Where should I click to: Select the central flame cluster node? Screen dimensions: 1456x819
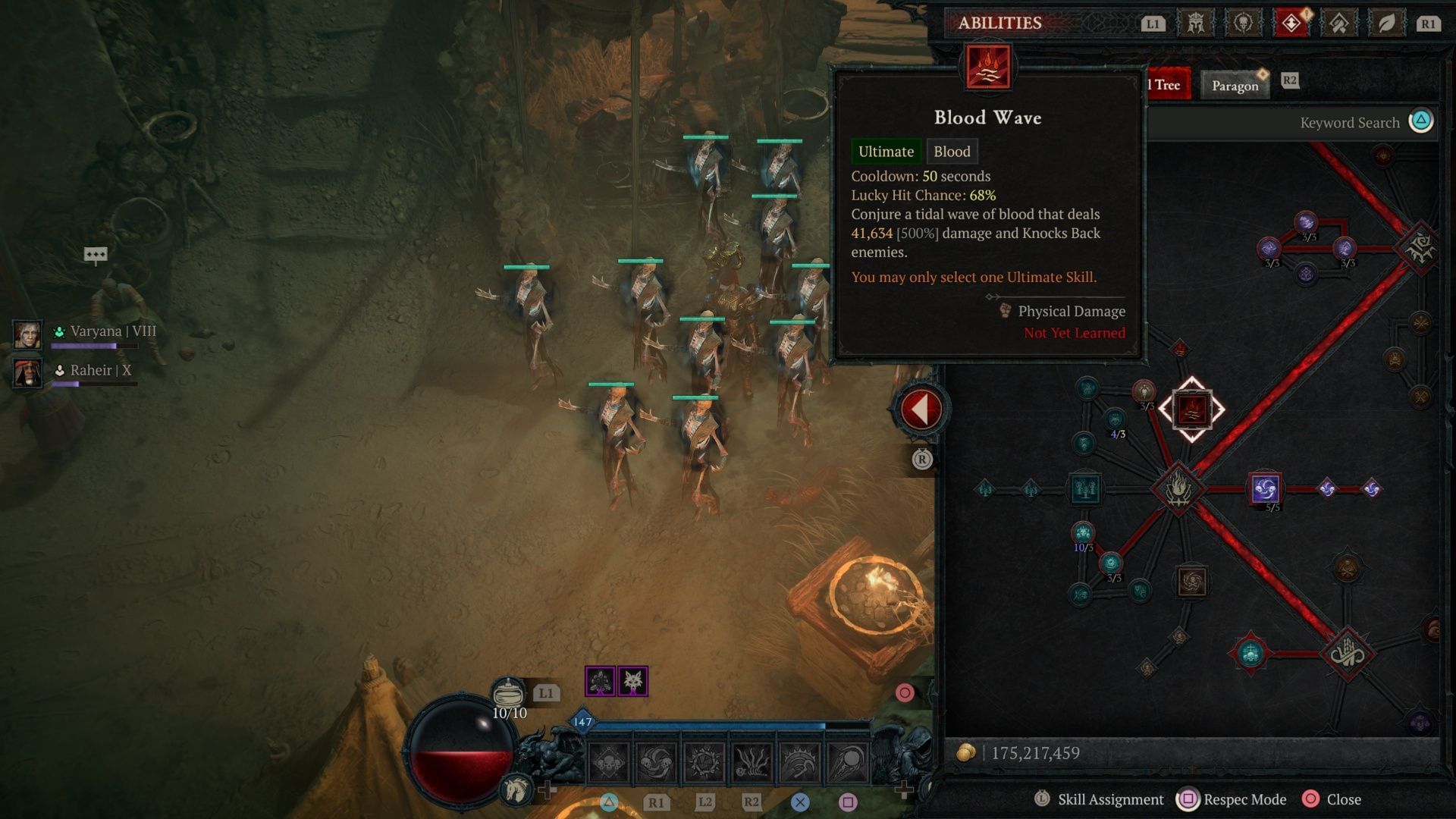[x=1178, y=489]
